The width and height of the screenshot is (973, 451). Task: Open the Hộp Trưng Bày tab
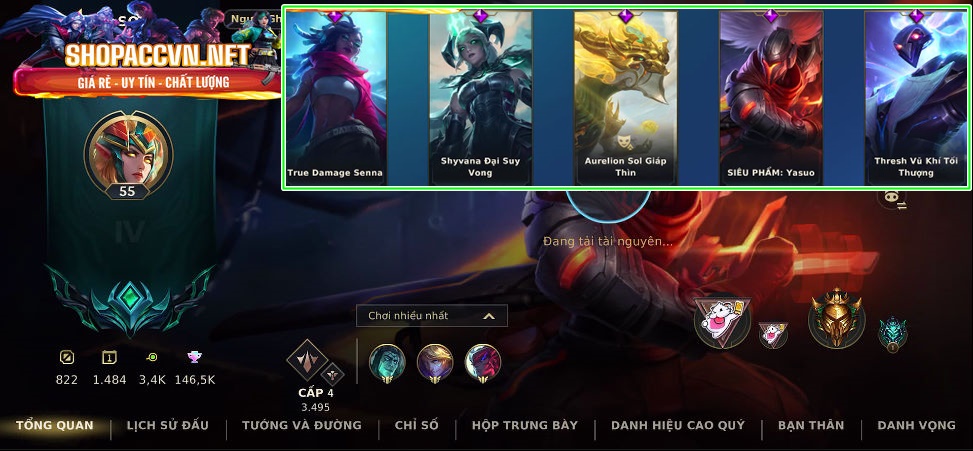(x=524, y=426)
